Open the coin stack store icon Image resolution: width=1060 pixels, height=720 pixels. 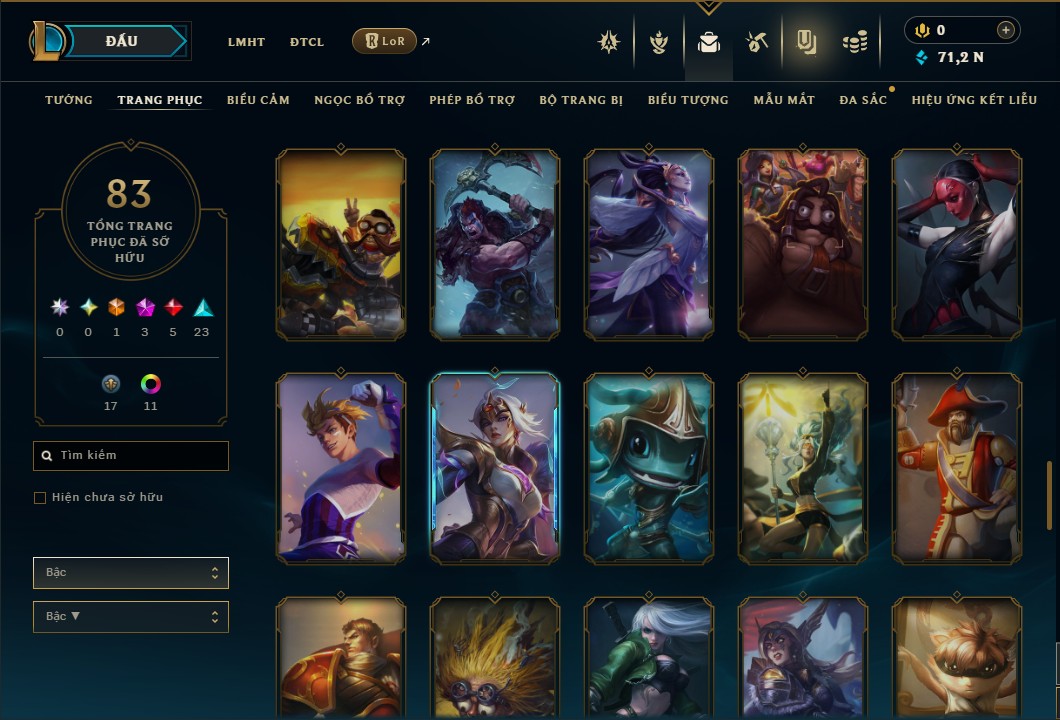tap(854, 42)
